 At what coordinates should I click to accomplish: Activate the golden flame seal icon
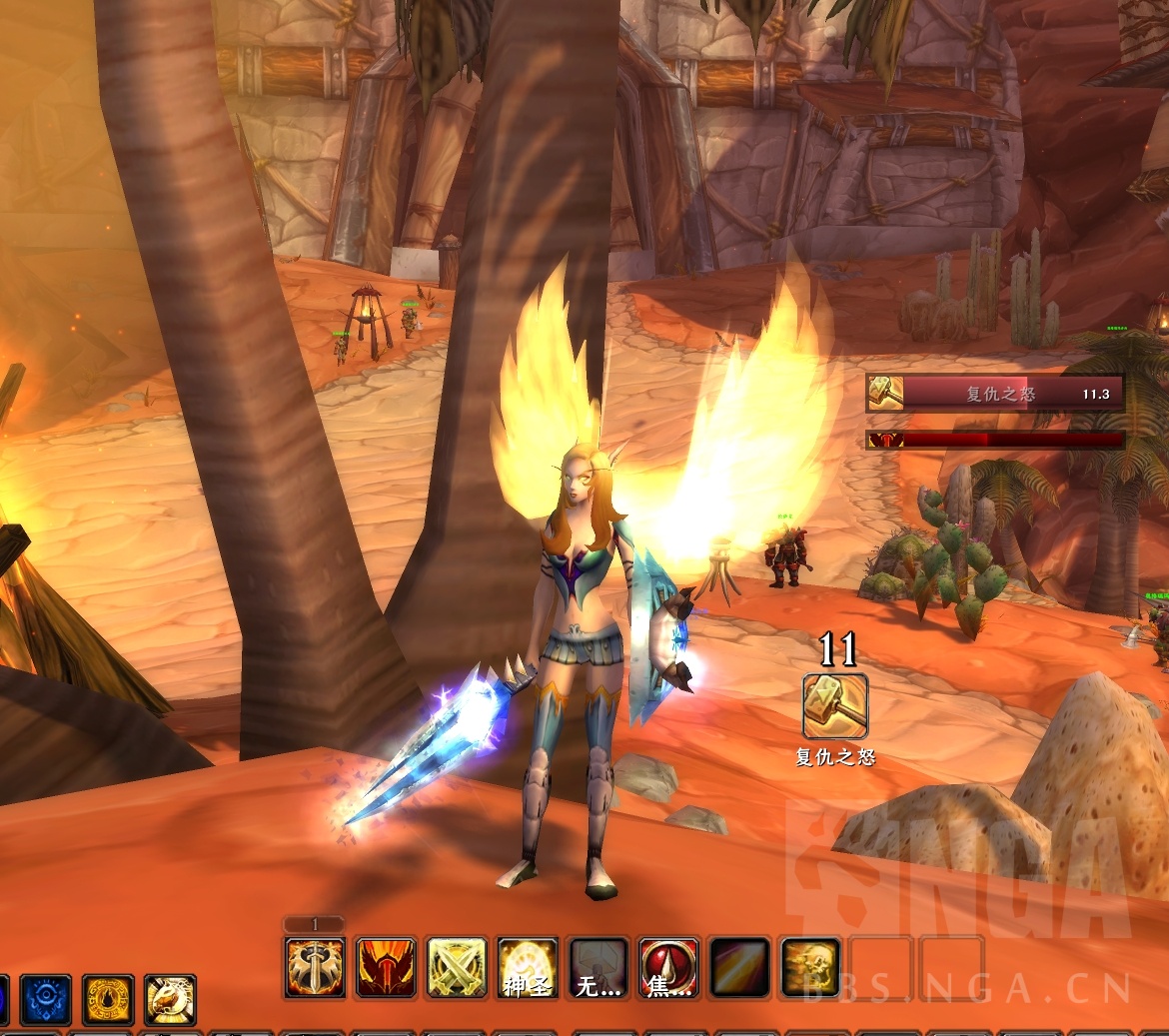[108, 1000]
